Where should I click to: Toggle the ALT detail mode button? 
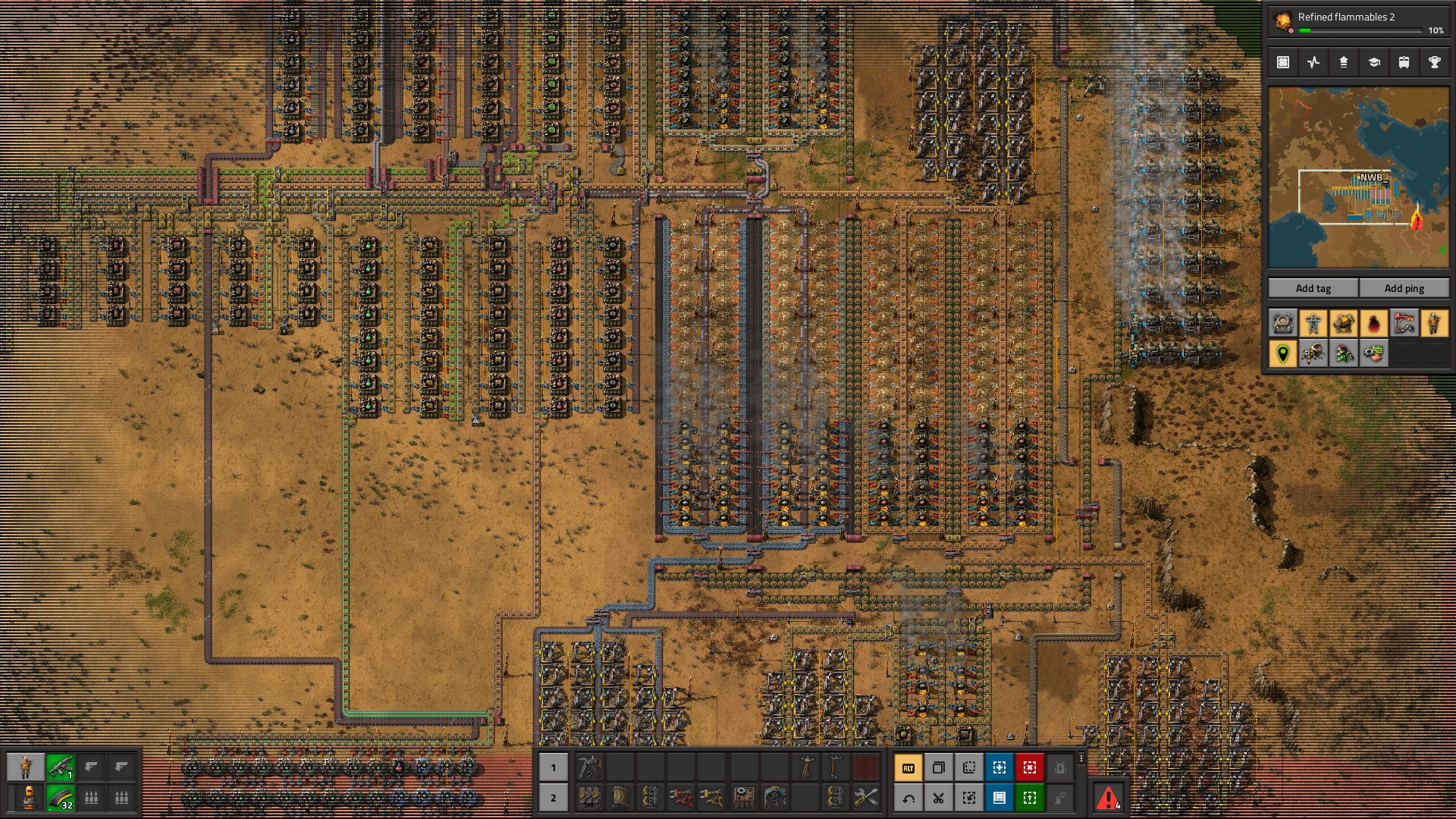[908, 768]
